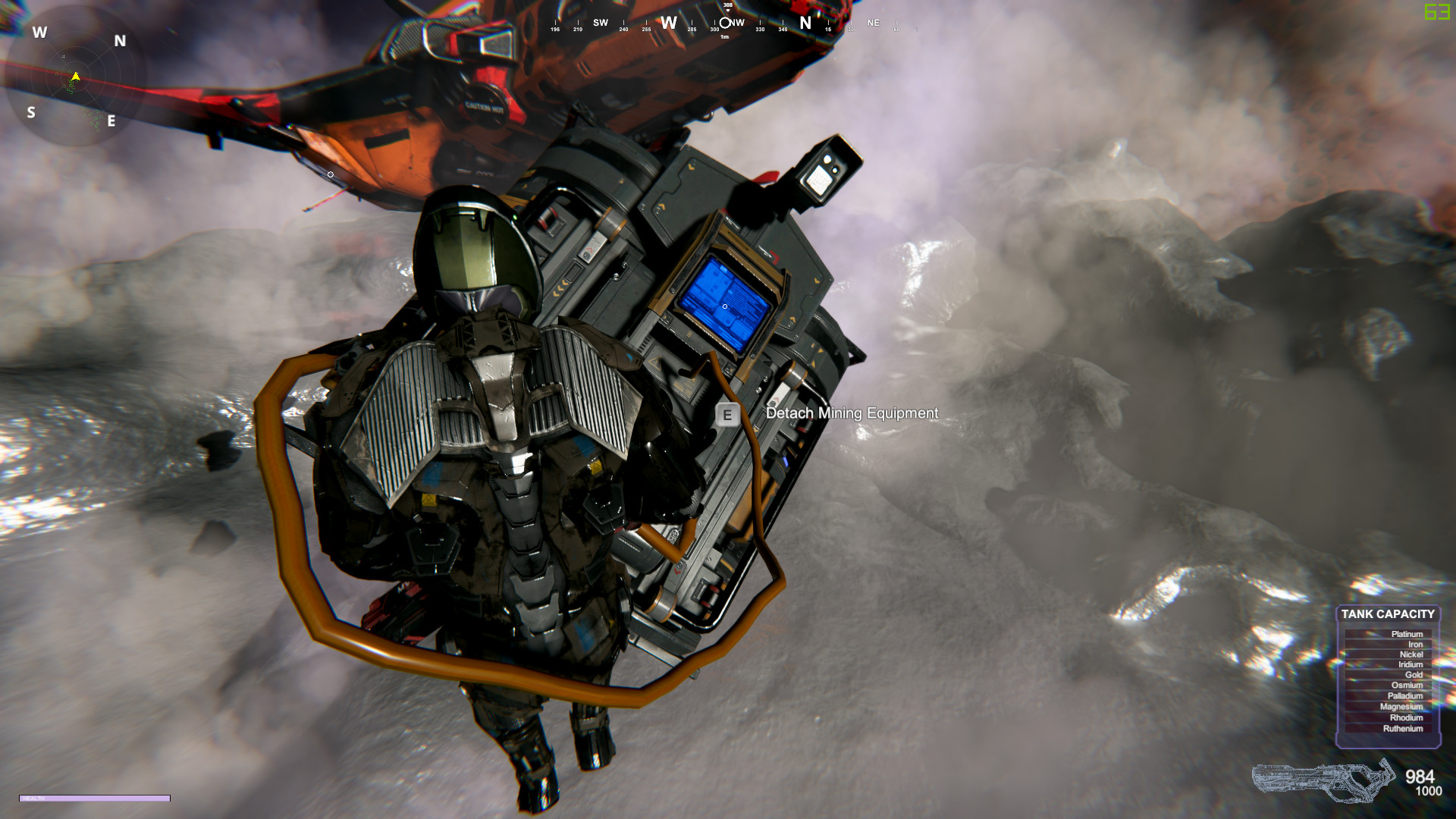Click the N marker on the heading strip

click(805, 23)
